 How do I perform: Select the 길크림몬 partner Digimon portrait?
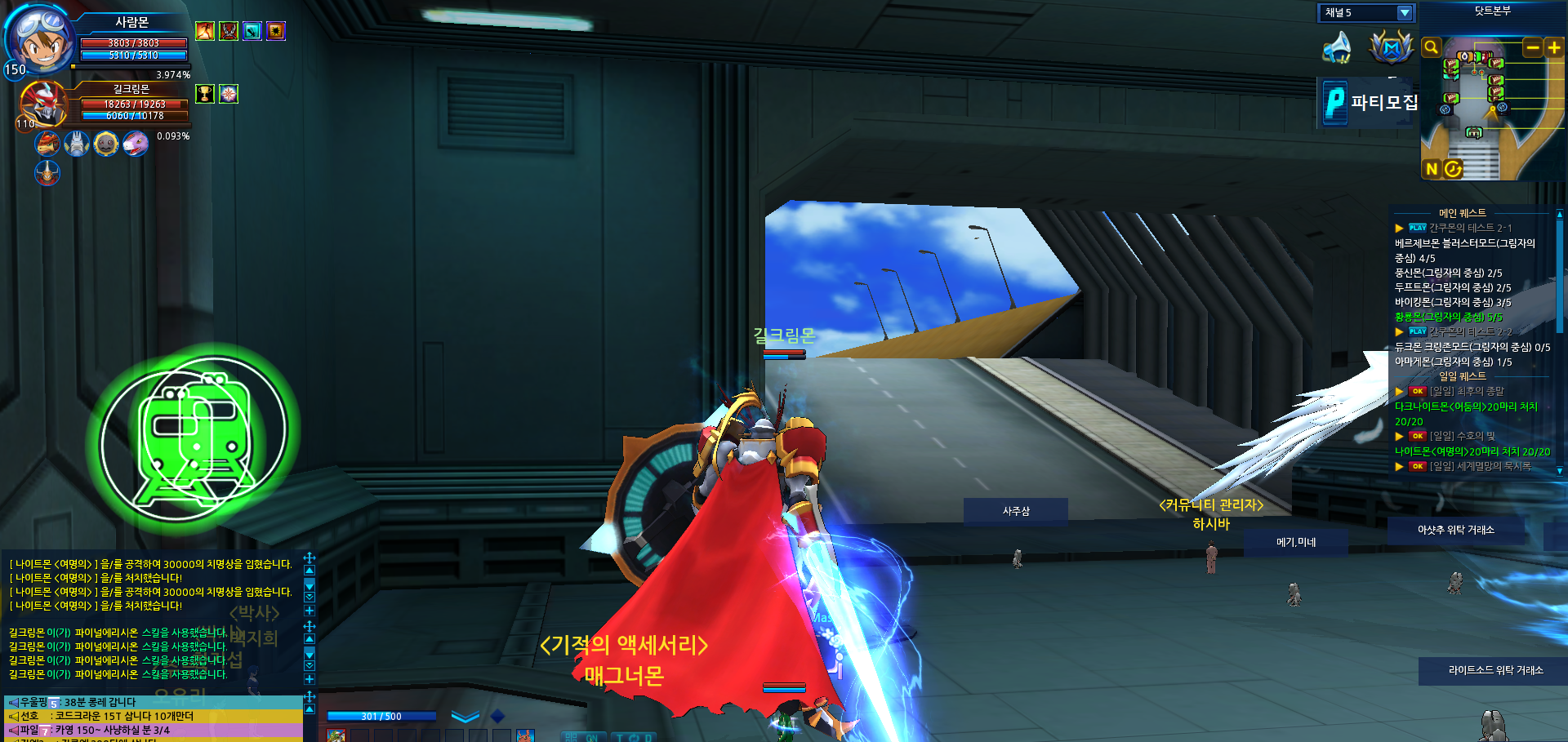pyautogui.click(x=42, y=104)
